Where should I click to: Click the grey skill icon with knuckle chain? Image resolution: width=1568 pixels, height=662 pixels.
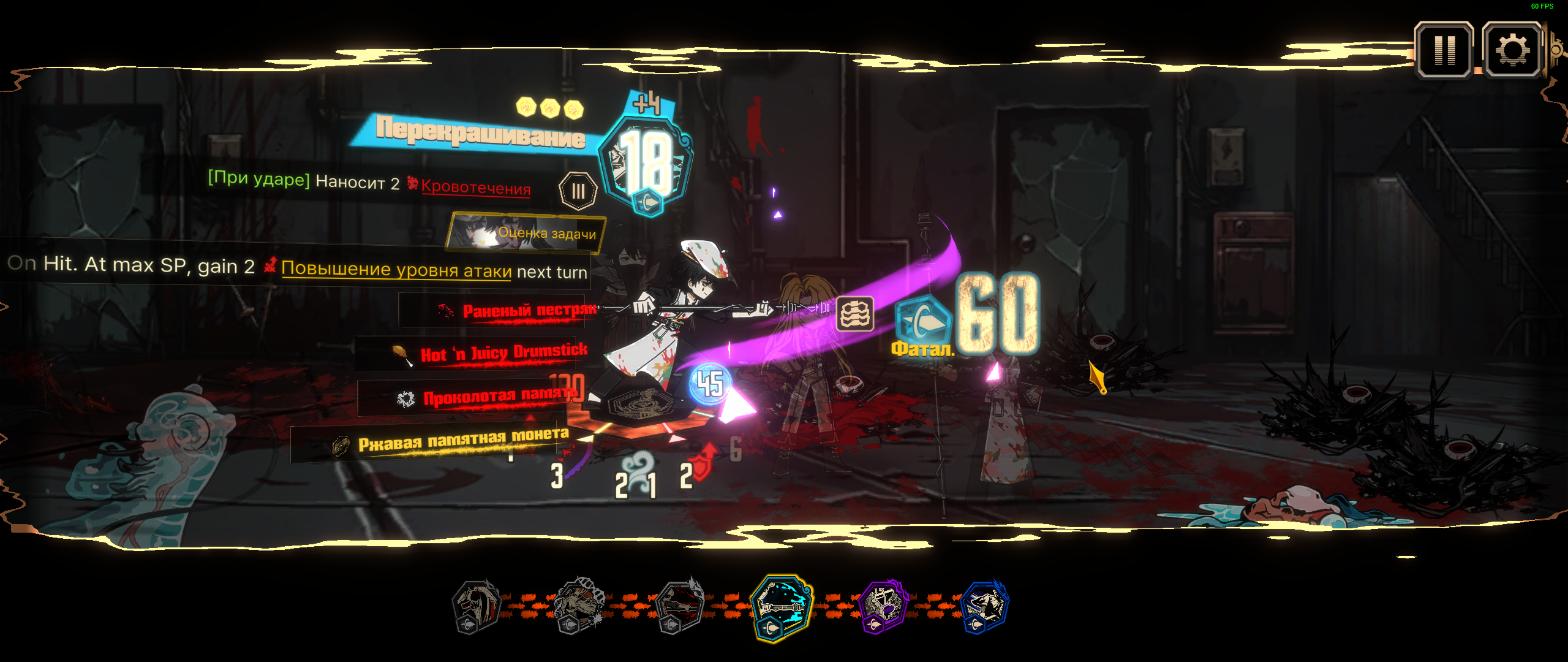click(579, 606)
